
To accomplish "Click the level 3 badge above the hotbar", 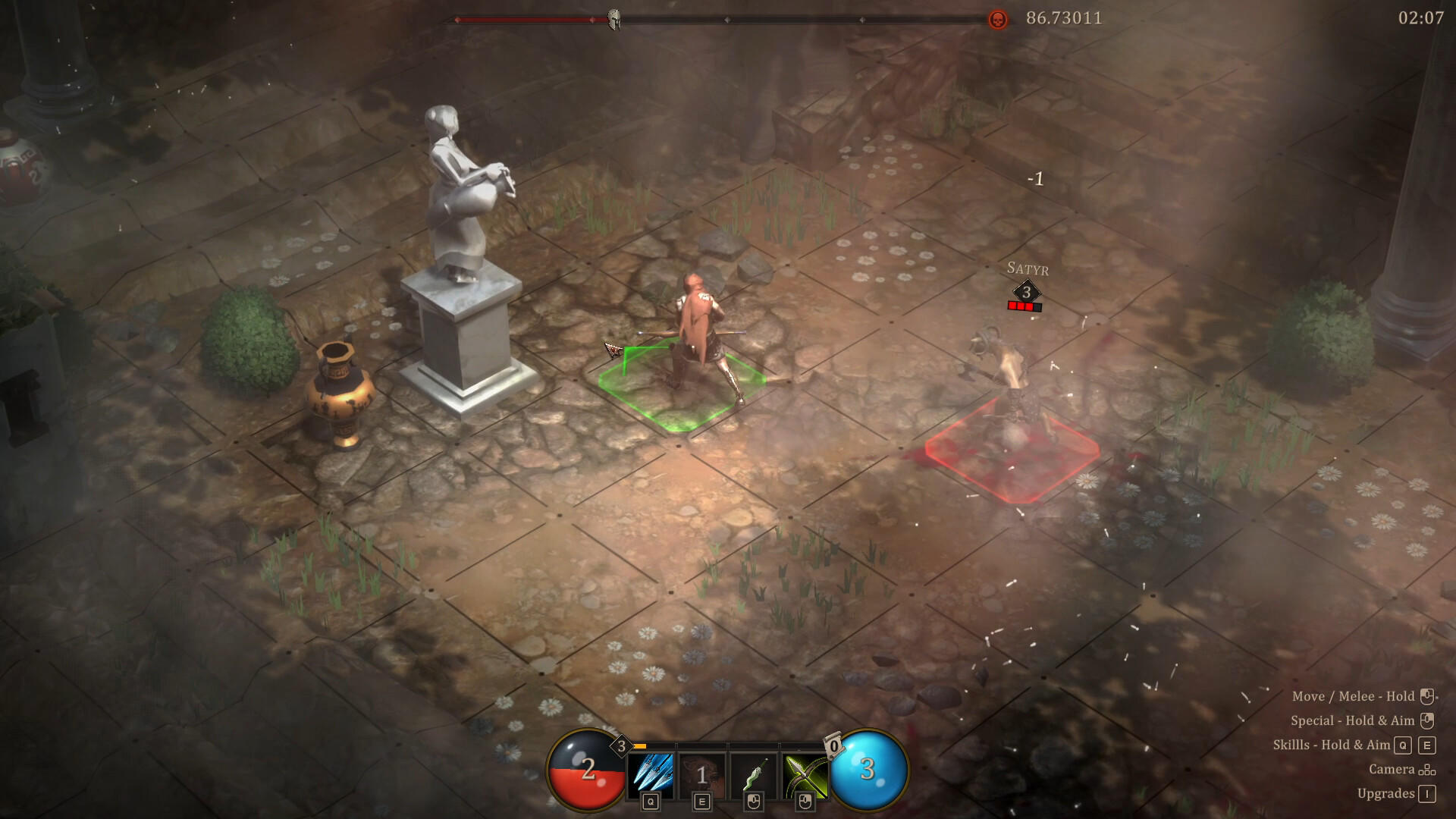I will tap(622, 745).
